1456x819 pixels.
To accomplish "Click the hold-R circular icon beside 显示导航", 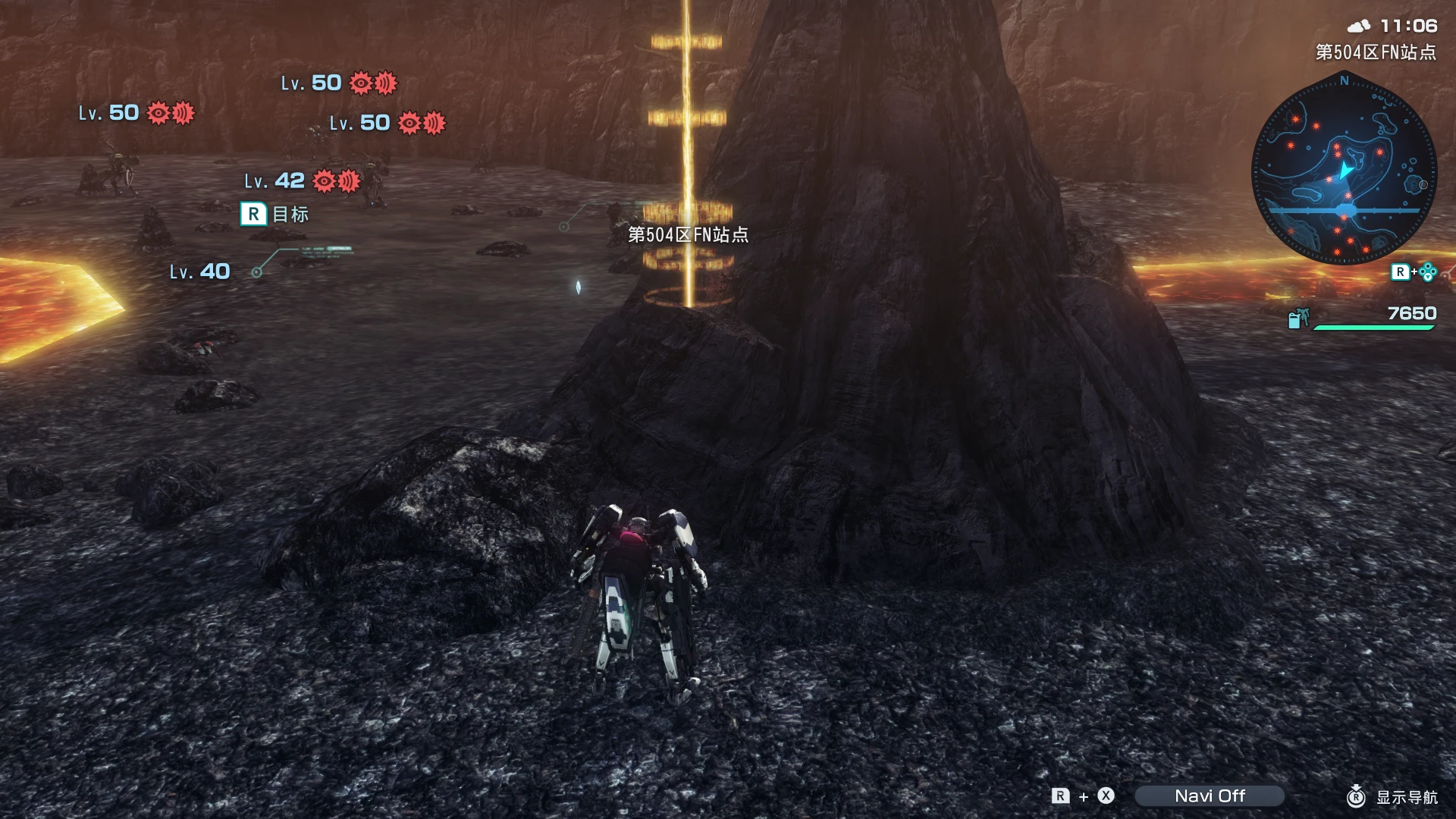I will click(x=1356, y=796).
